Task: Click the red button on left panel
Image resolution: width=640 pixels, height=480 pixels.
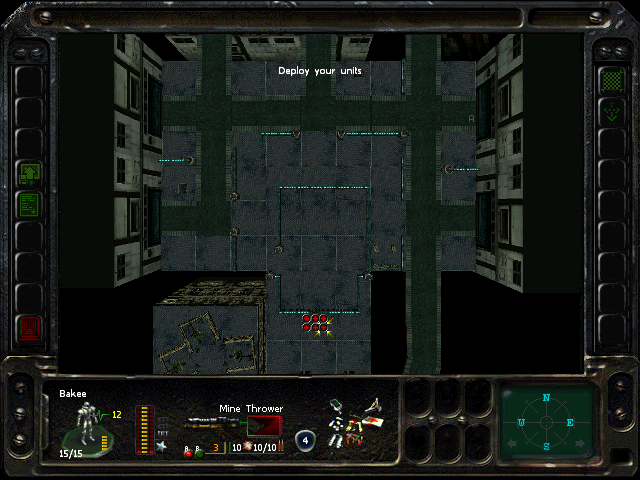Action: [28, 327]
